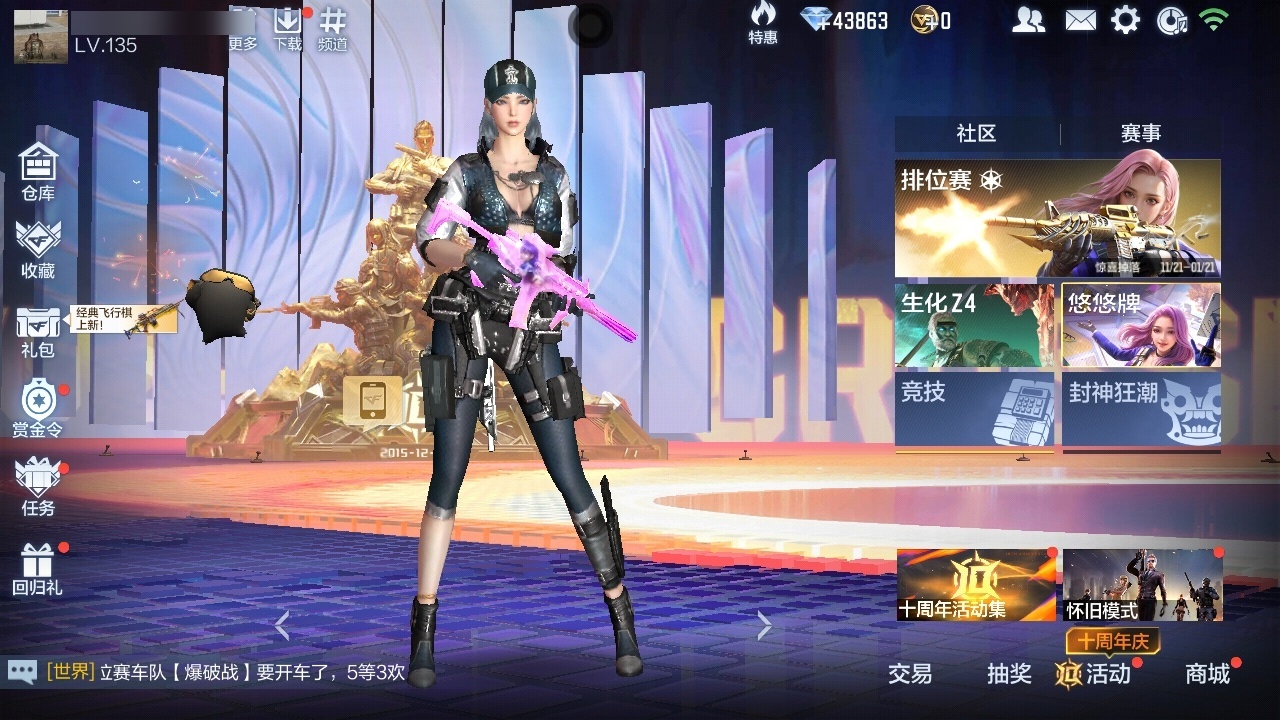The height and width of the screenshot is (720, 1280).
Task: Open the gear settings icon
Action: [1125, 20]
